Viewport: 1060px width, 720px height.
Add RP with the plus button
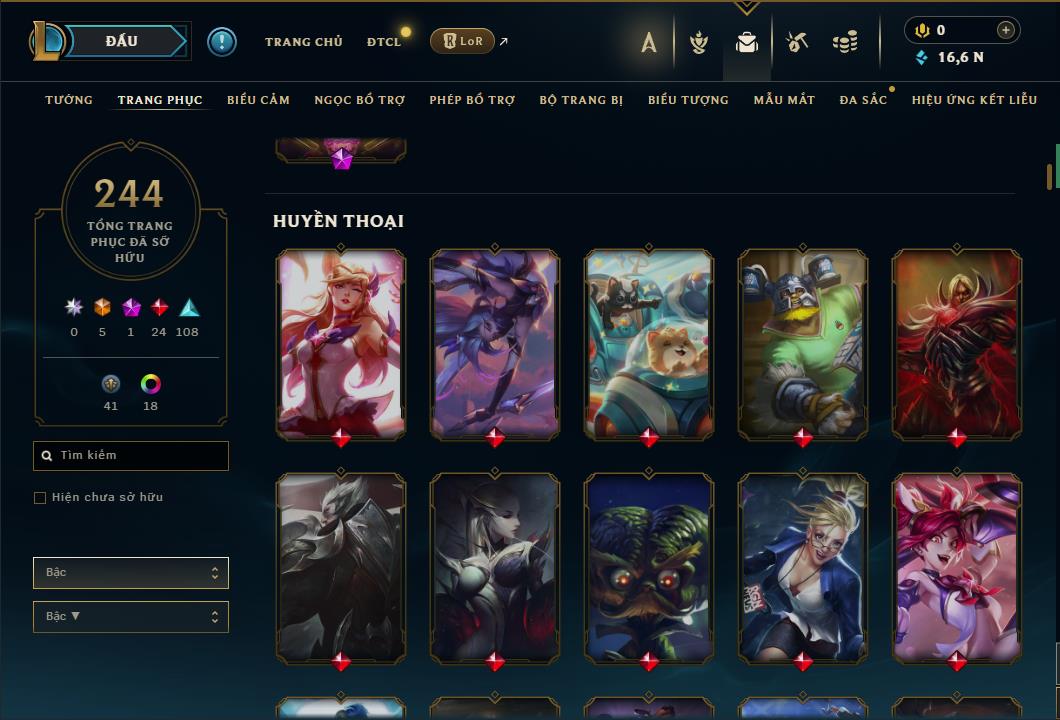point(1005,30)
